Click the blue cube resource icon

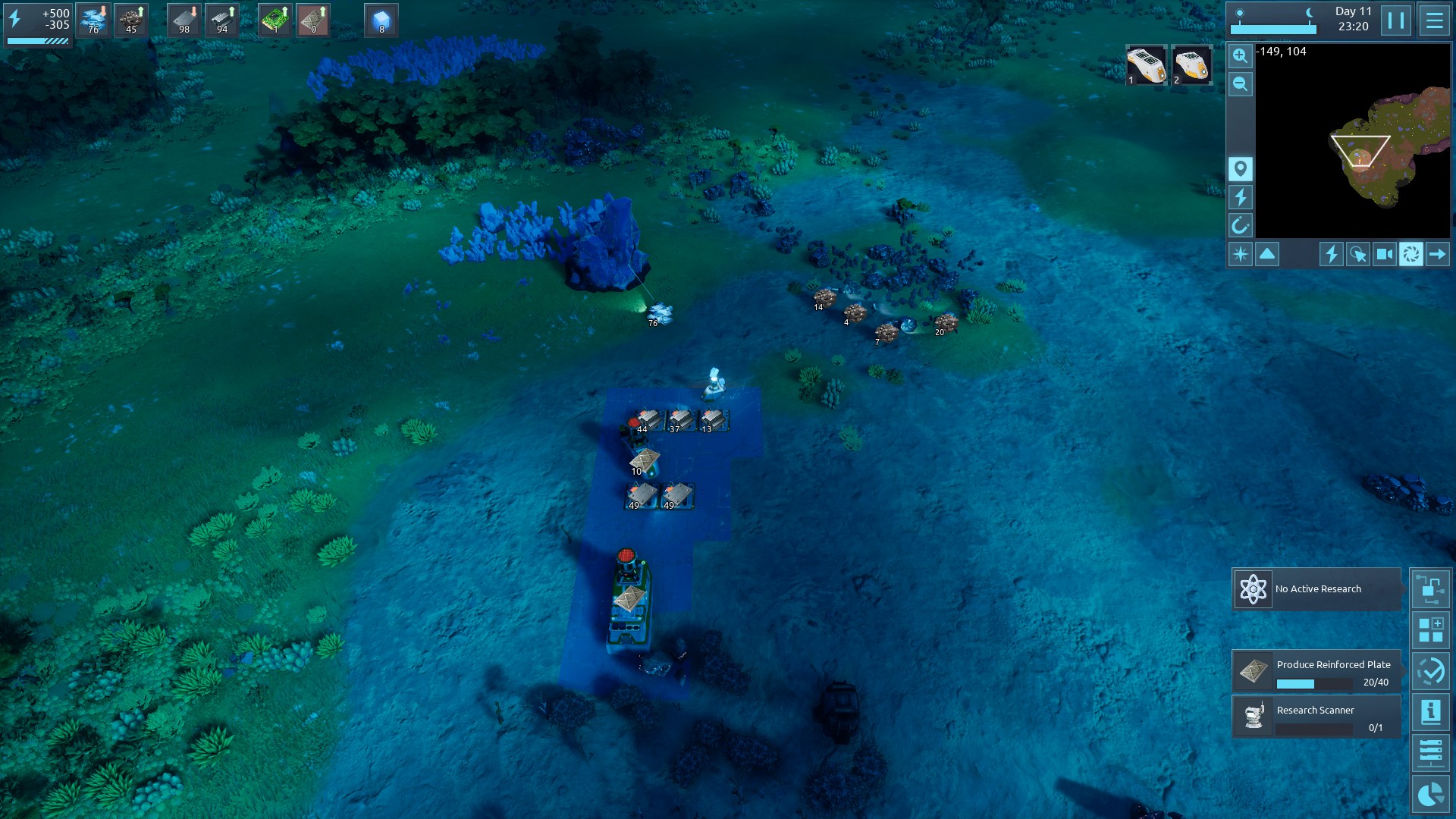381,20
